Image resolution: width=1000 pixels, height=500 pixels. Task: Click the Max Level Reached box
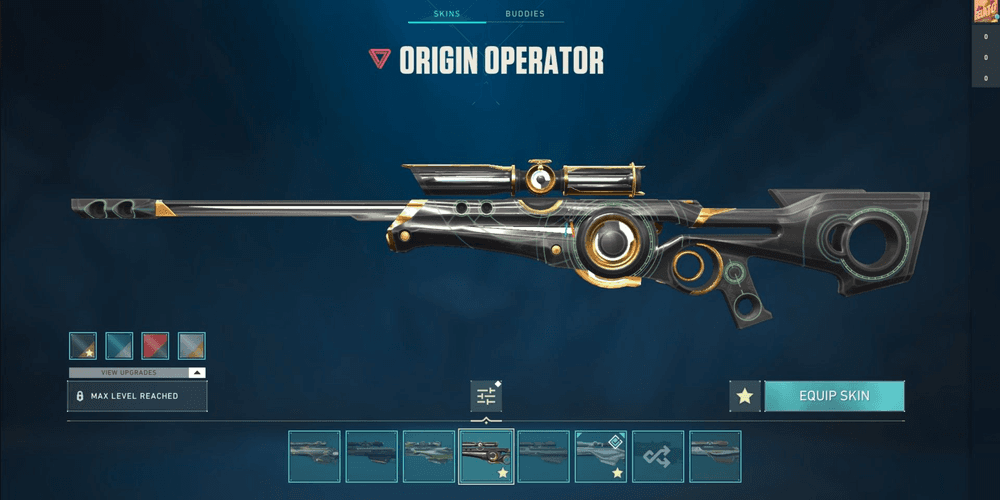pyautogui.click(x=137, y=396)
